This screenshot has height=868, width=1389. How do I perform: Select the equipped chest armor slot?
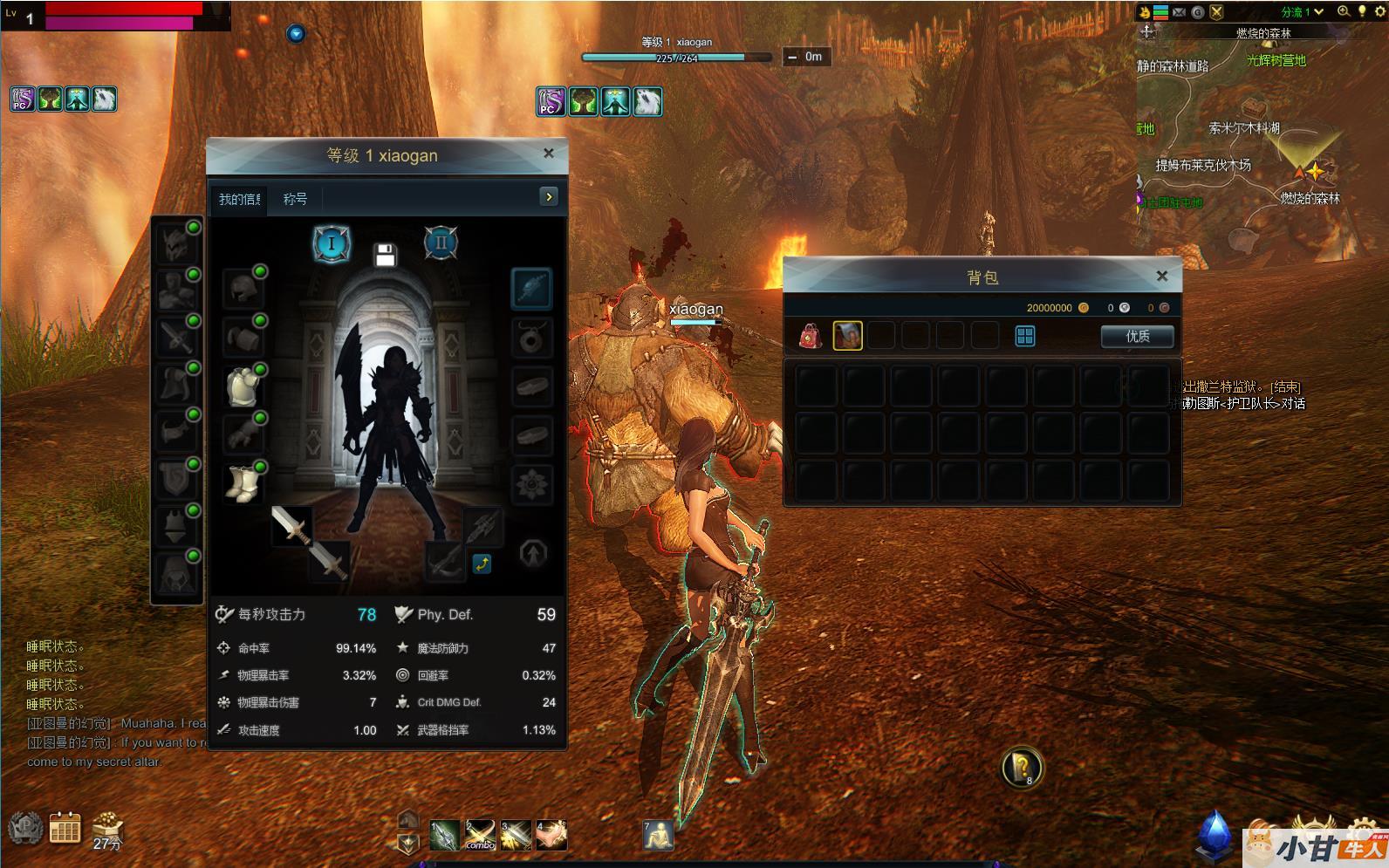(243, 386)
